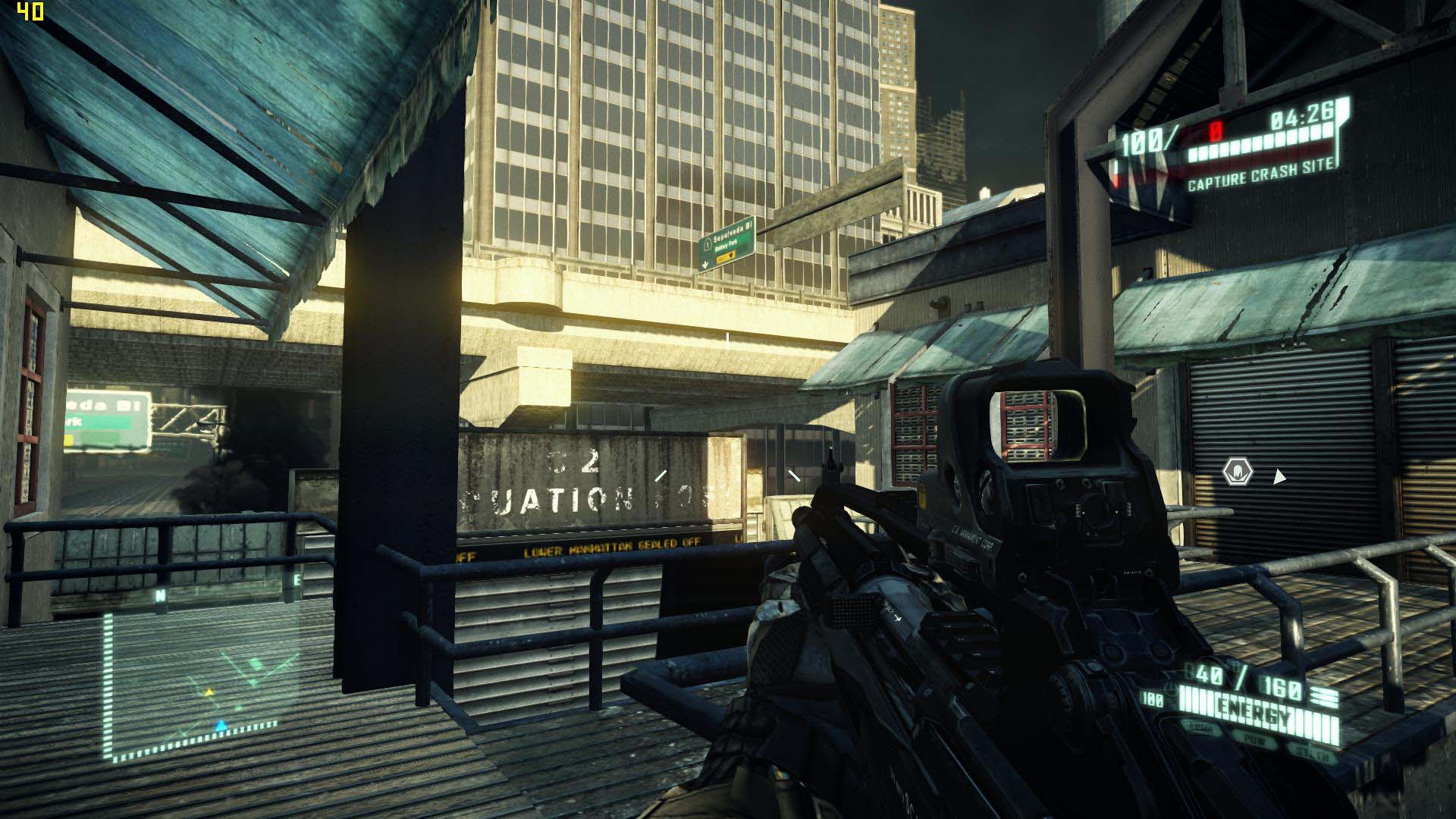
Task: Select the yellow triangle marker on minimap
Action: [x=209, y=692]
